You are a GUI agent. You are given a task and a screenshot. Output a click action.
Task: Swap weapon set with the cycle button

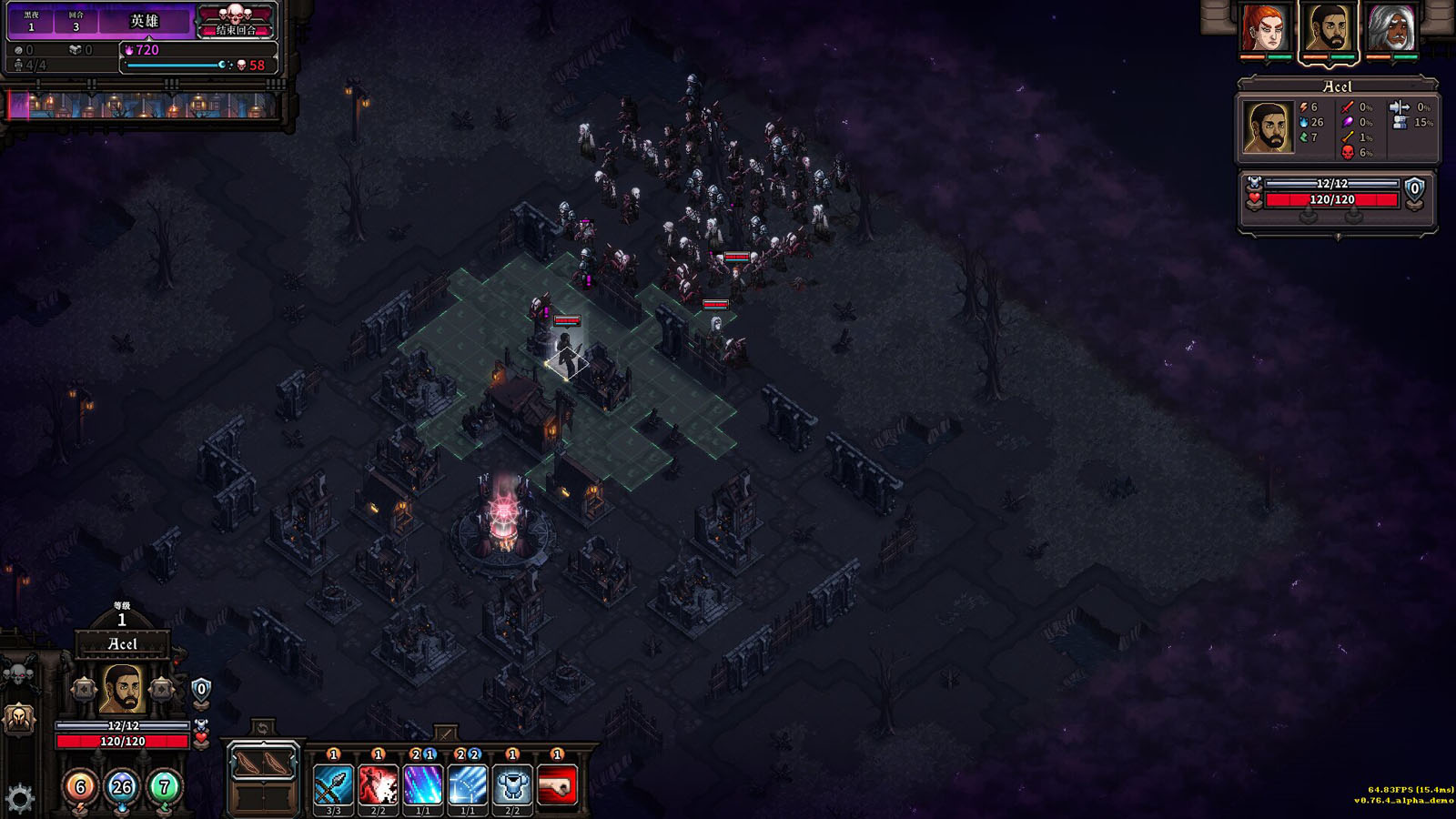coord(262,728)
